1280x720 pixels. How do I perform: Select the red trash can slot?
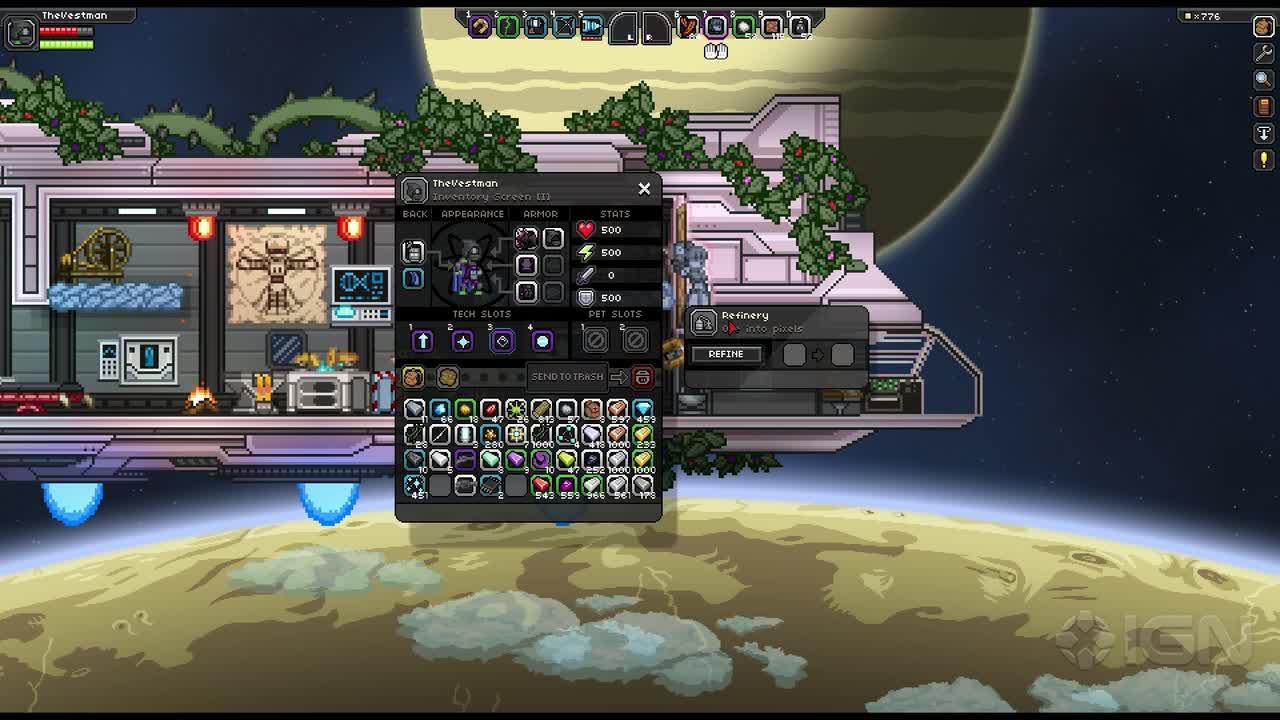[642, 377]
